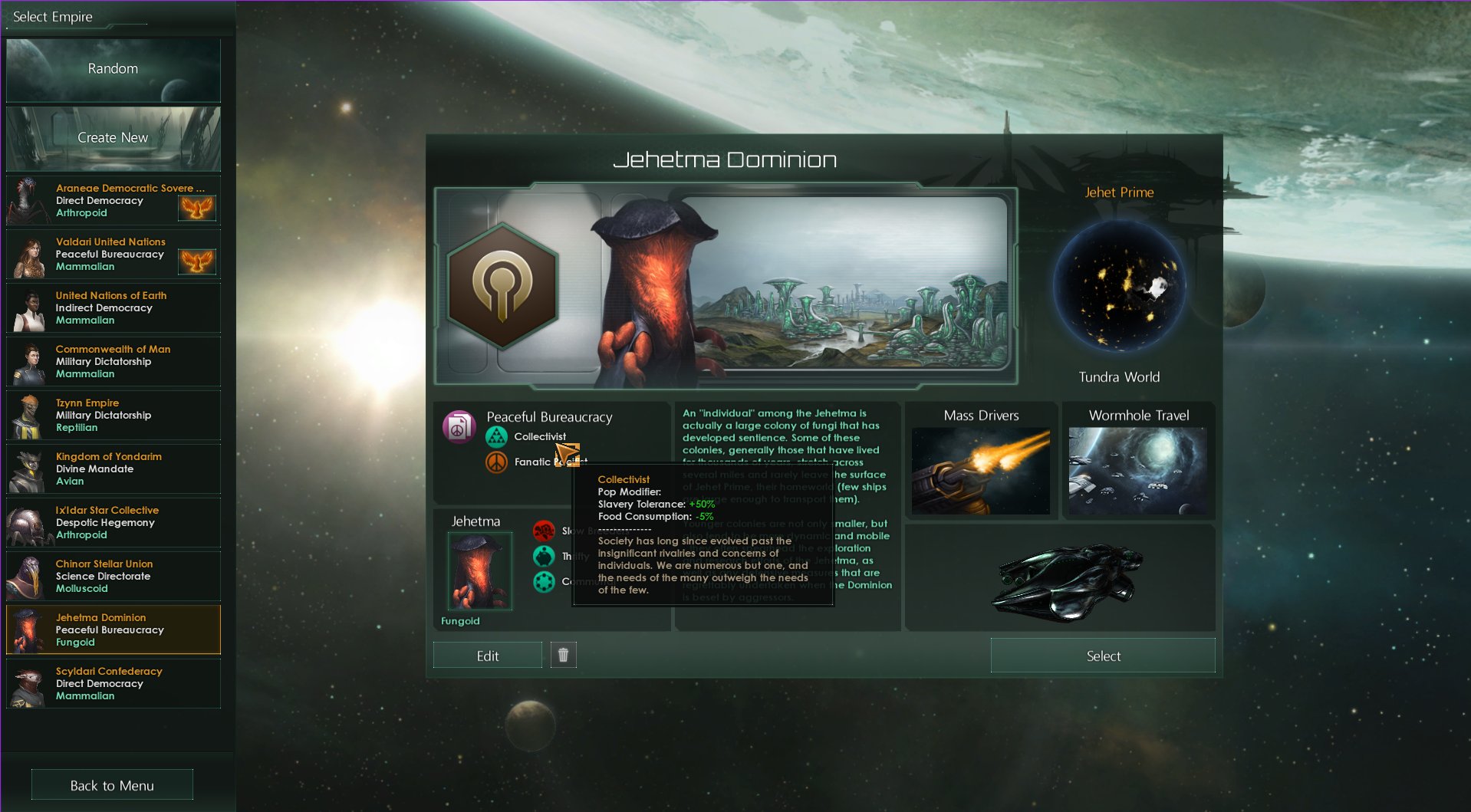Click the Collectivist ethic icon
This screenshot has height=812, width=1471.
click(x=498, y=436)
